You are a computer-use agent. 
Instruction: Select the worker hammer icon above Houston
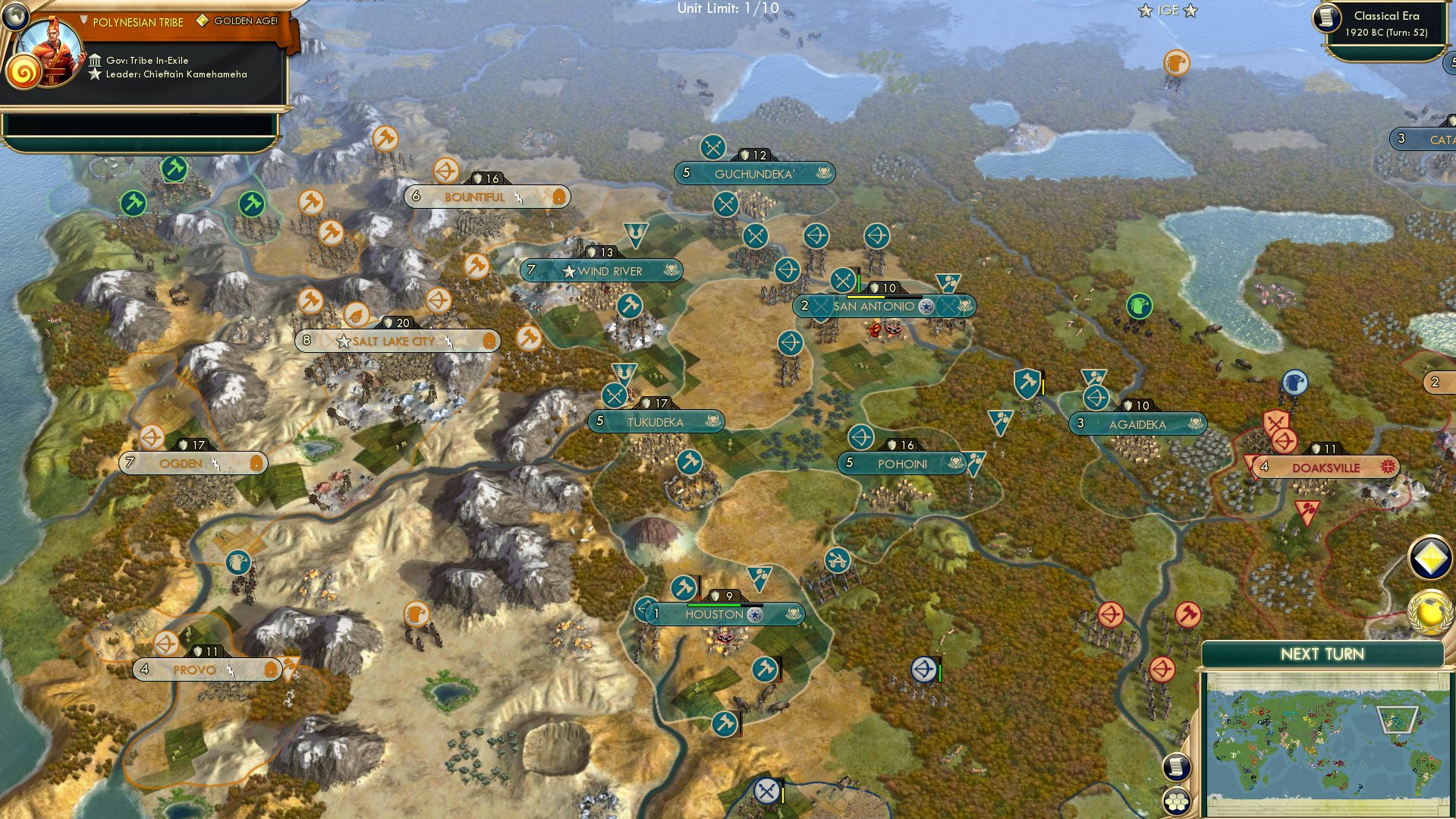point(682,586)
